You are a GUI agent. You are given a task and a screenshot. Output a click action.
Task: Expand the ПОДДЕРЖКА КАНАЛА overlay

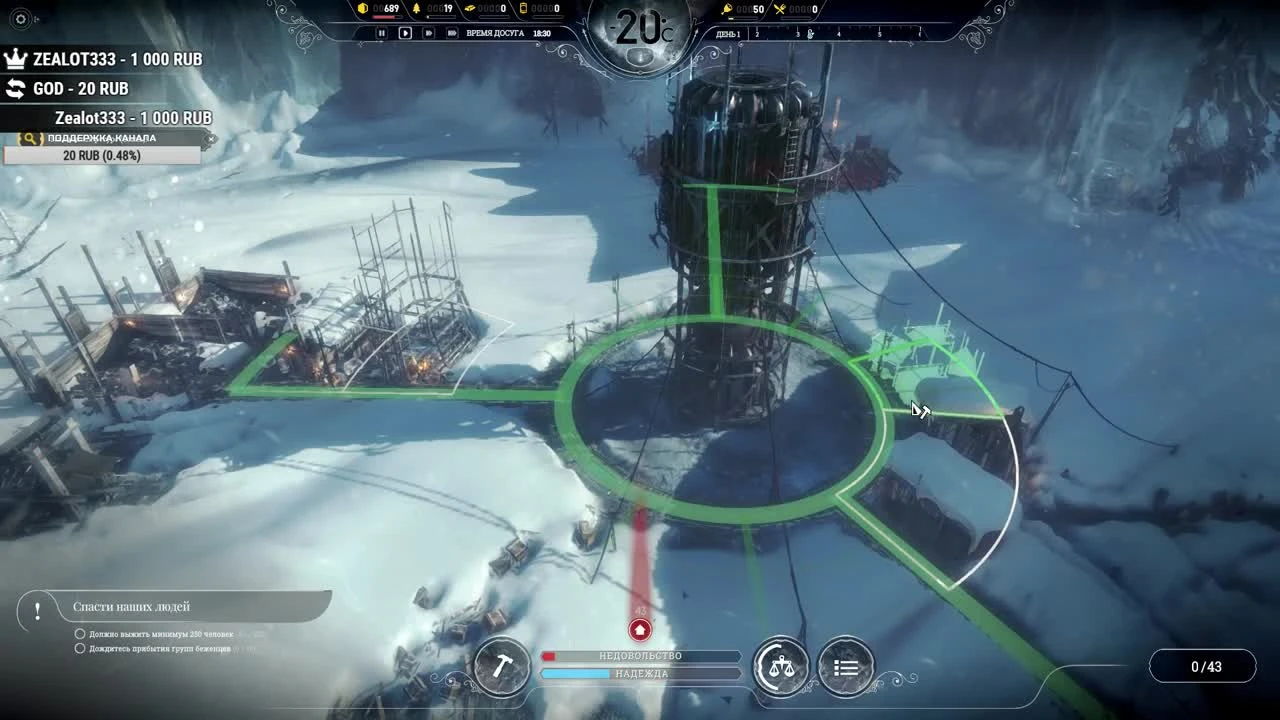98,138
